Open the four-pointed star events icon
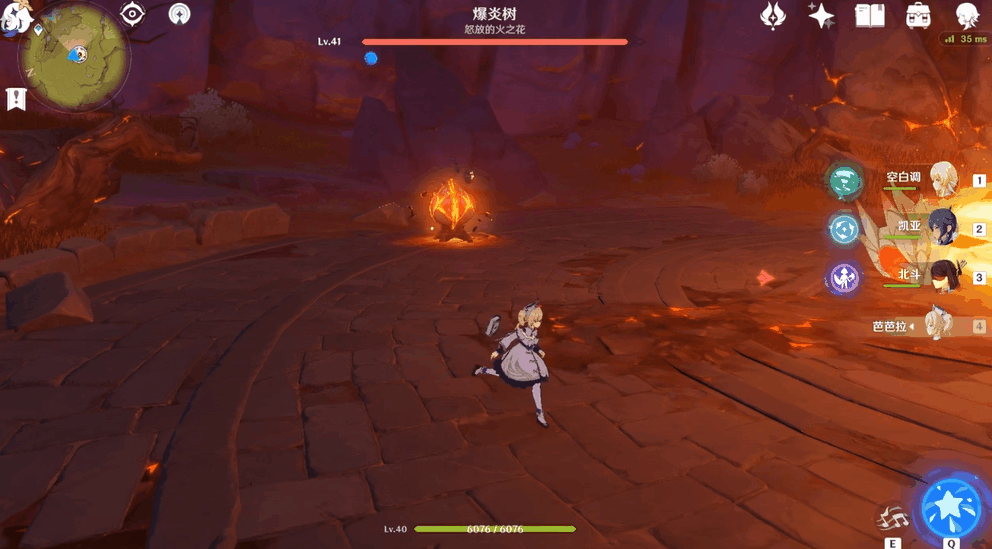 pos(821,15)
